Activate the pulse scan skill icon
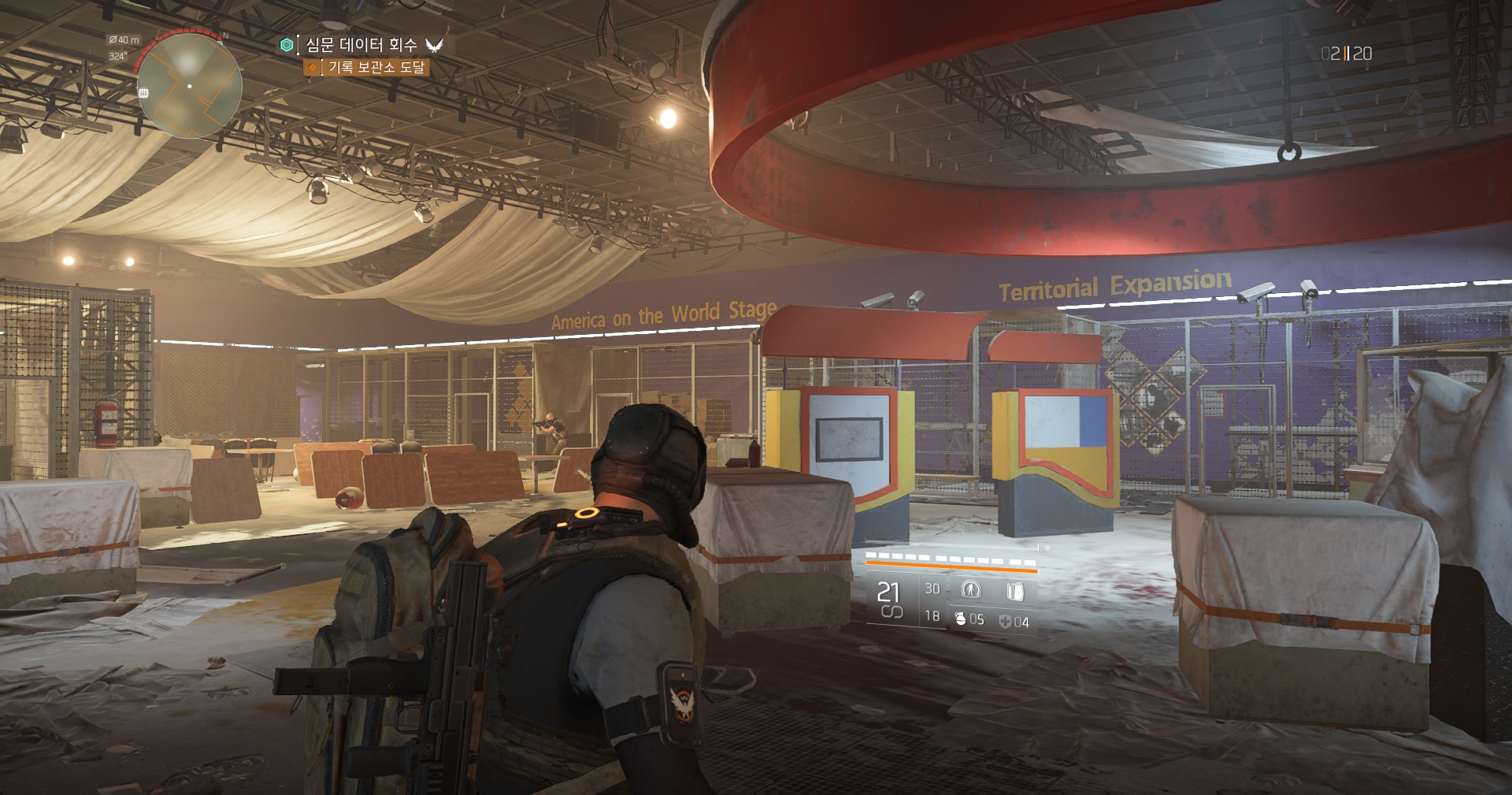 pos(970,590)
